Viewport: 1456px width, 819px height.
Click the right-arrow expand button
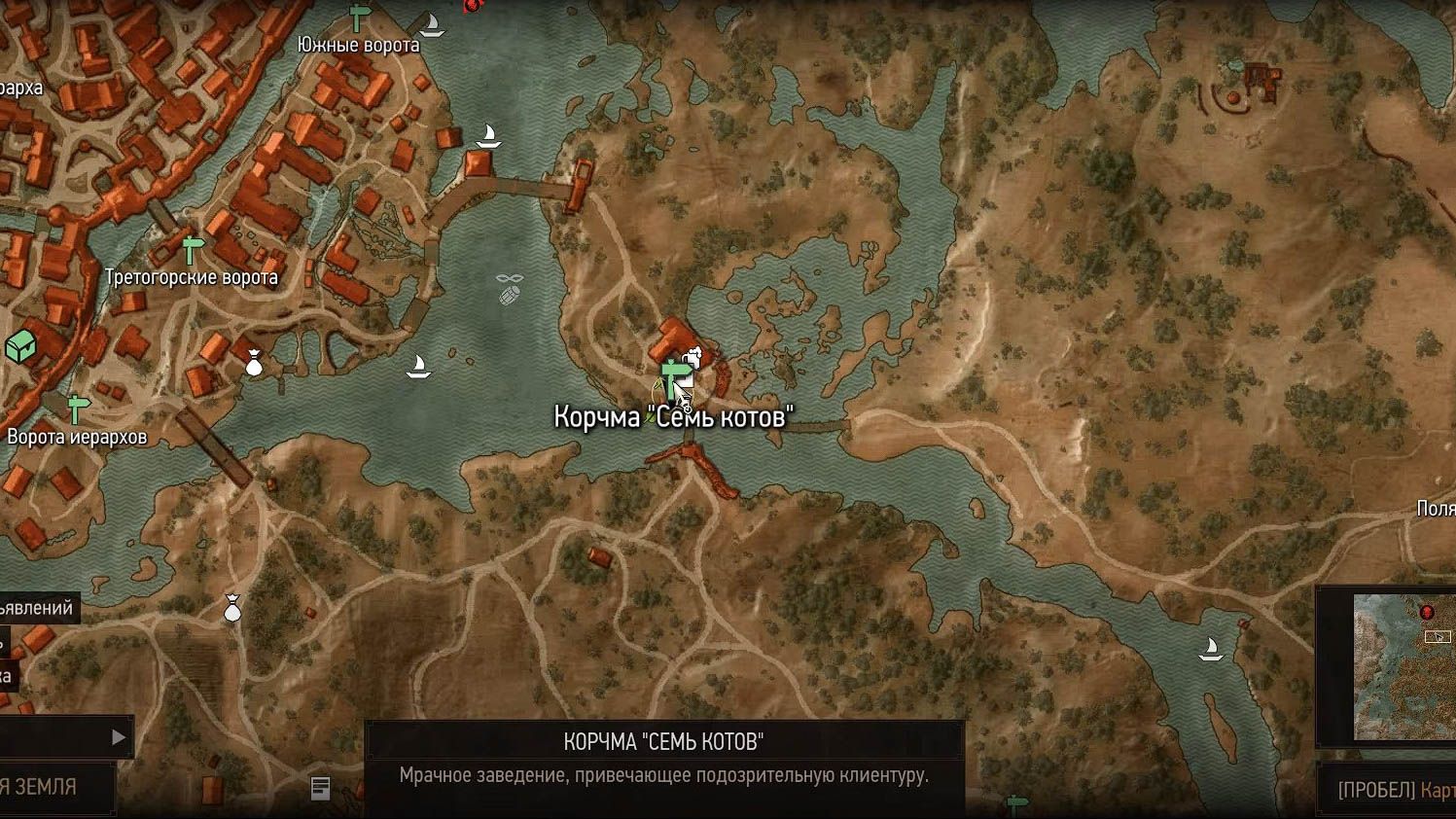click(x=118, y=737)
